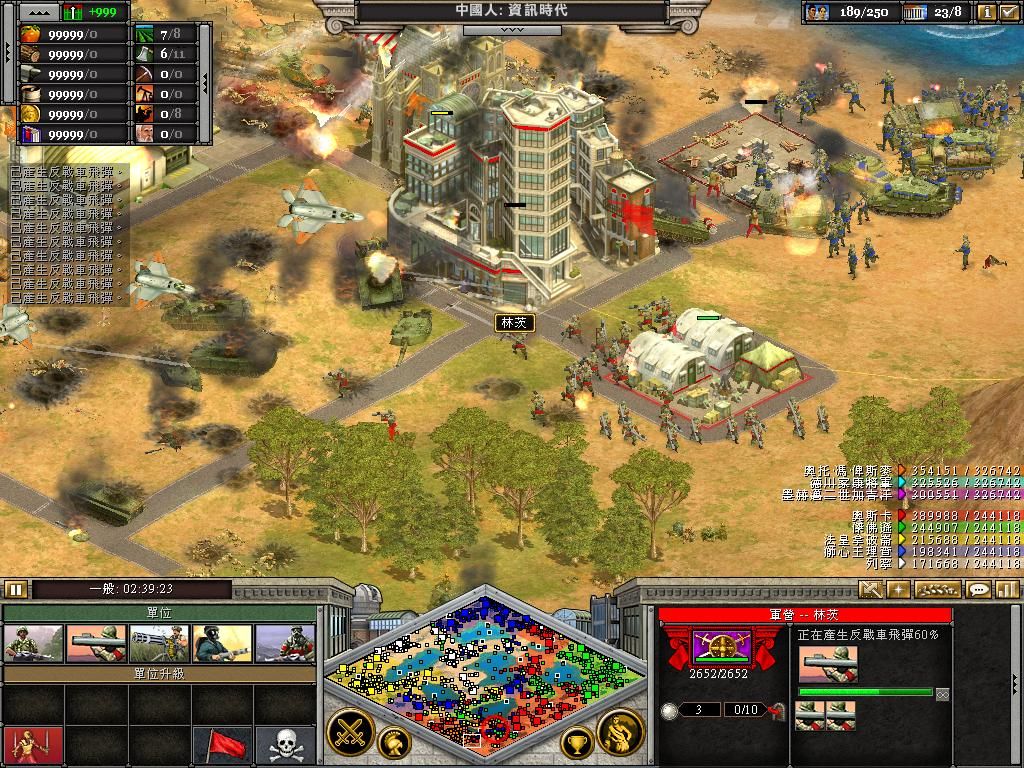Select the red flag rally point button
Screen dimensions: 1024x768
[x=222, y=745]
